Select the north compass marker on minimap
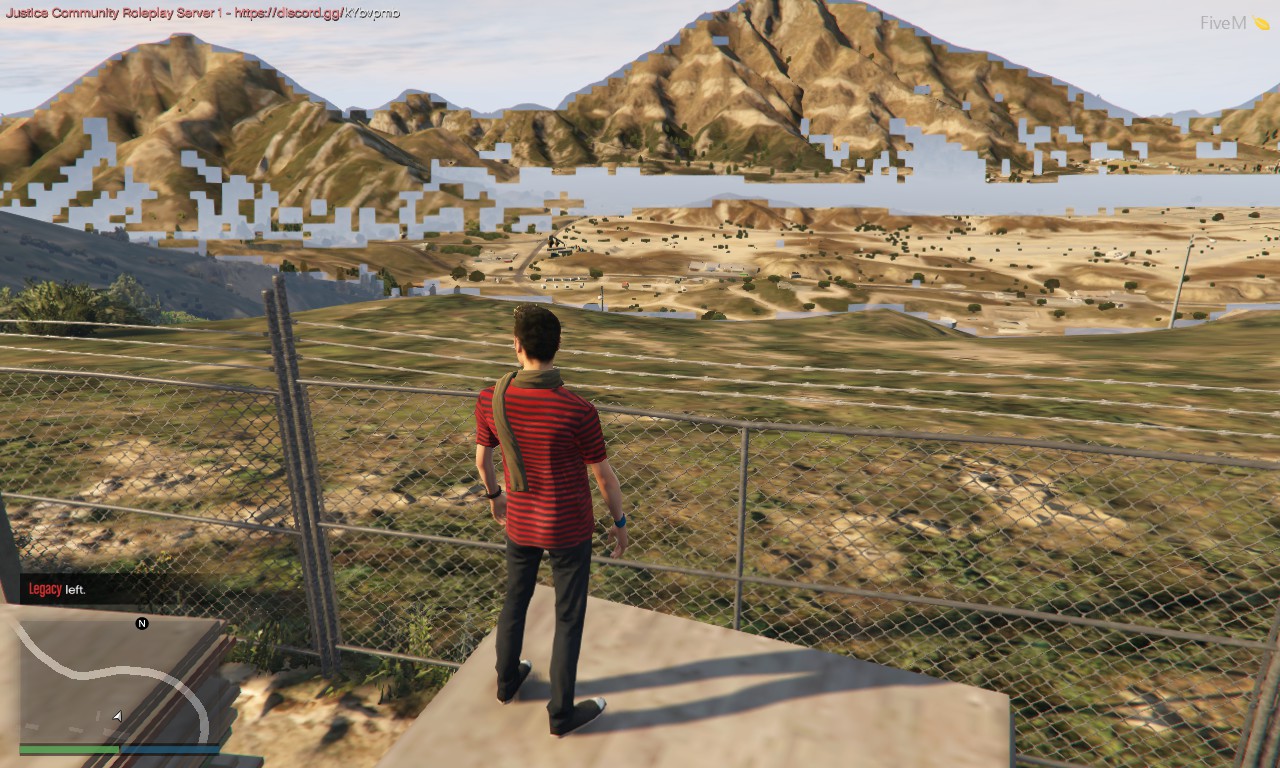This screenshot has width=1280, height=768. tap(142, 623)
